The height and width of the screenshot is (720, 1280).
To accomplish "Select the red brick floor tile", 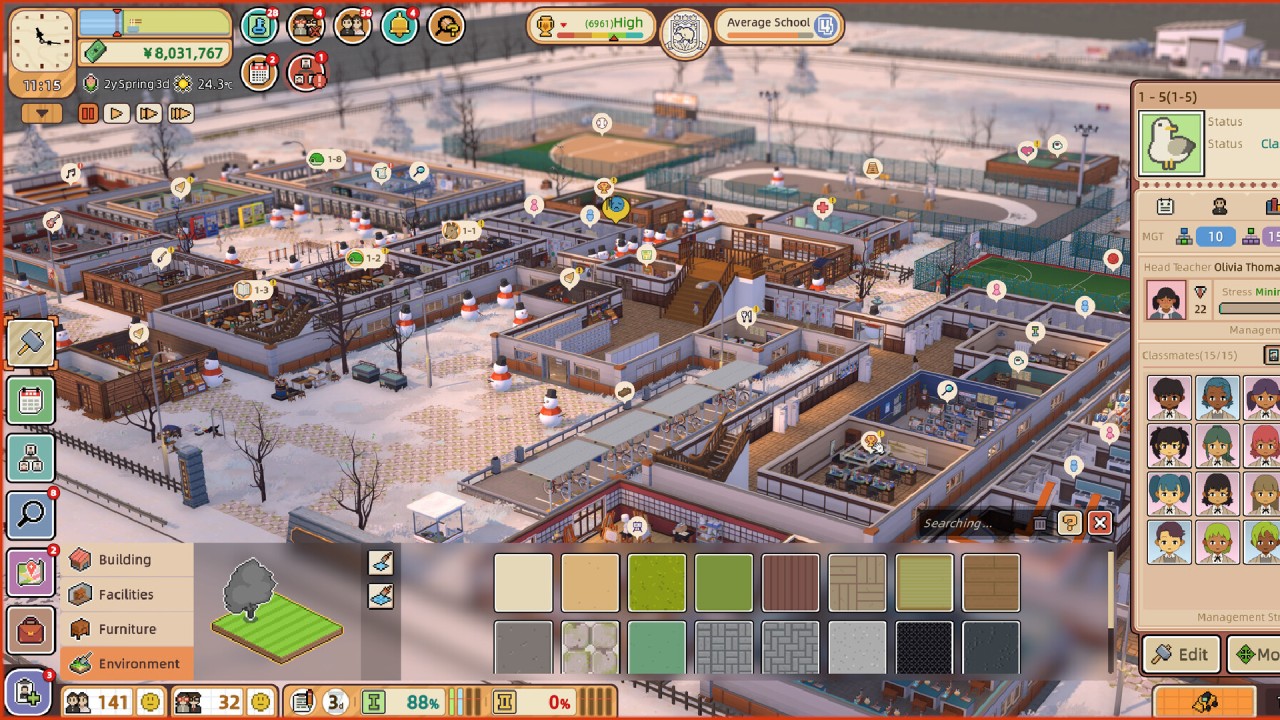I will [x=791, y=583].
